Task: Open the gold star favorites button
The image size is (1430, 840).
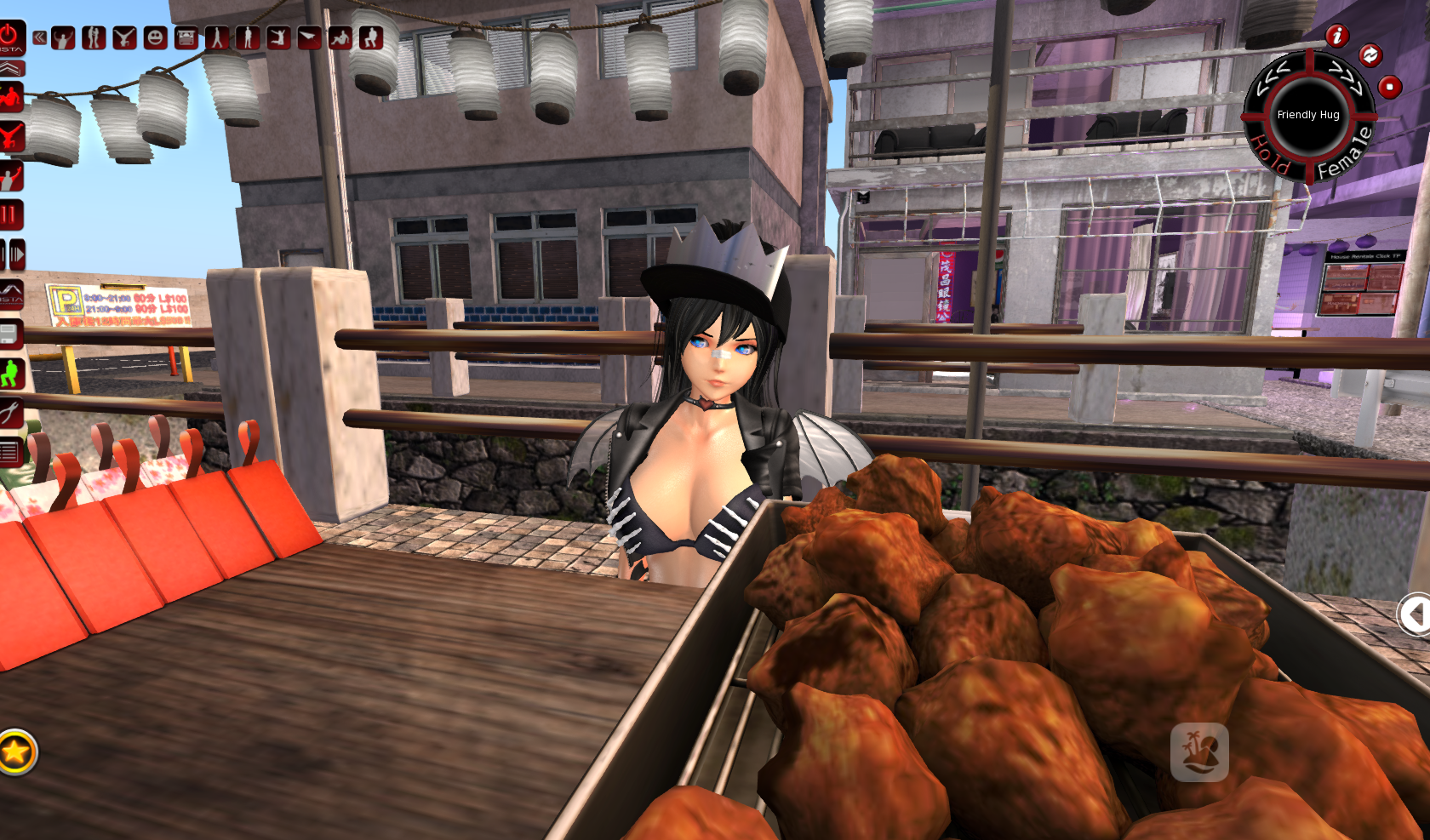Action: [x=15, y=751]
